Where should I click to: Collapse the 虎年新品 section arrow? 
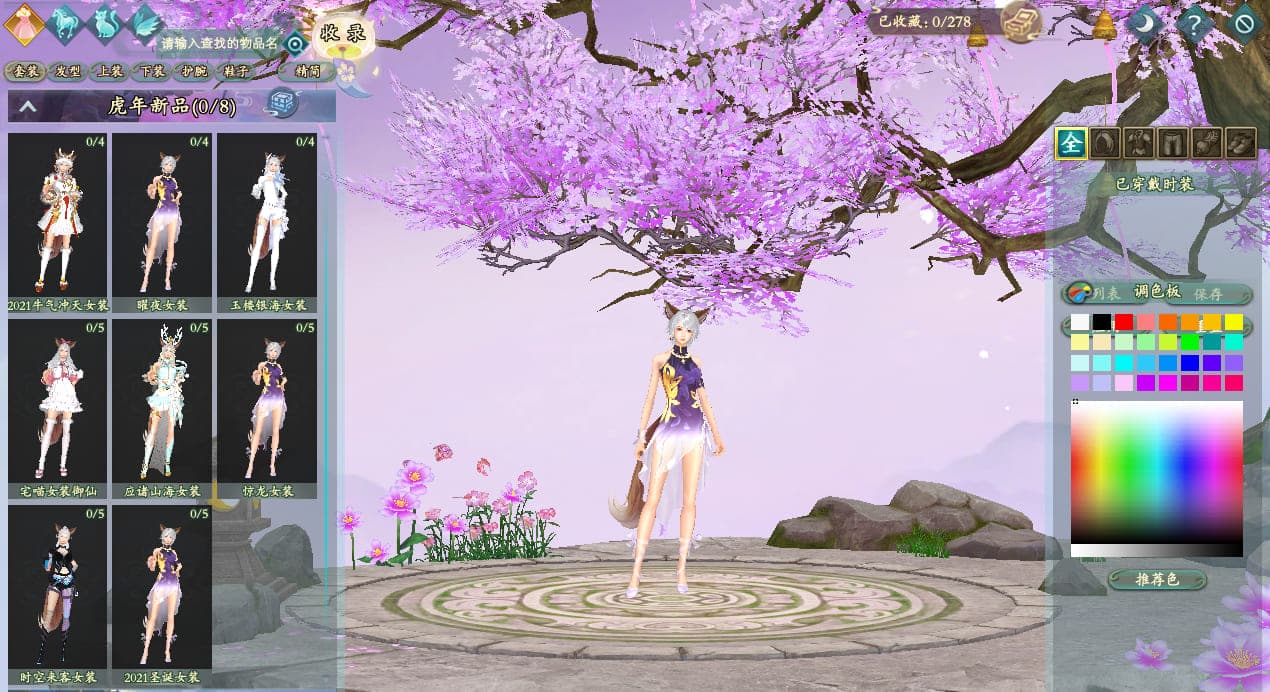(x=28, y=105)
